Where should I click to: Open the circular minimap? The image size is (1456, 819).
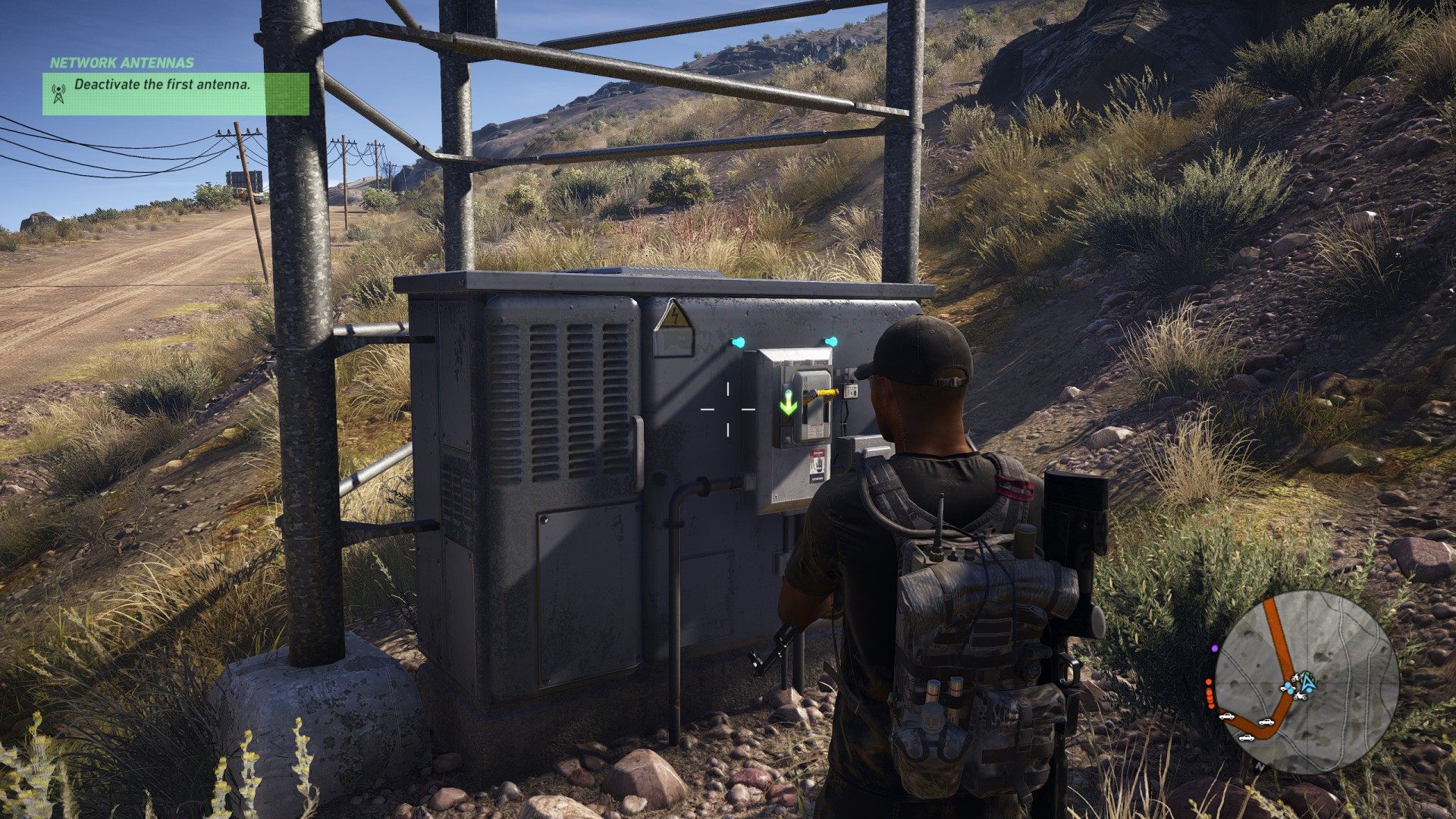click(1306, 682)
